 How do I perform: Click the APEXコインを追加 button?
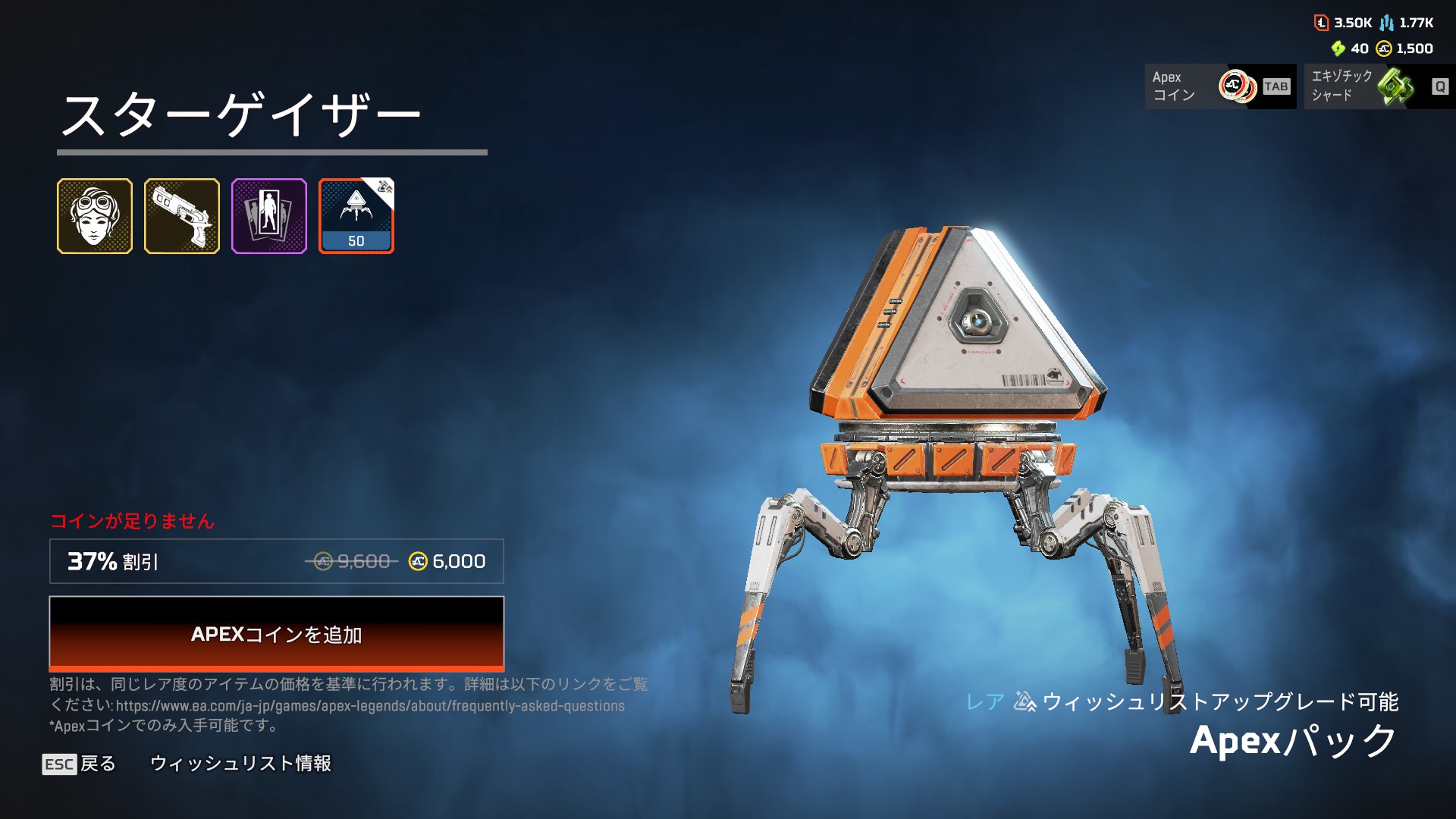tap(276, 634)
